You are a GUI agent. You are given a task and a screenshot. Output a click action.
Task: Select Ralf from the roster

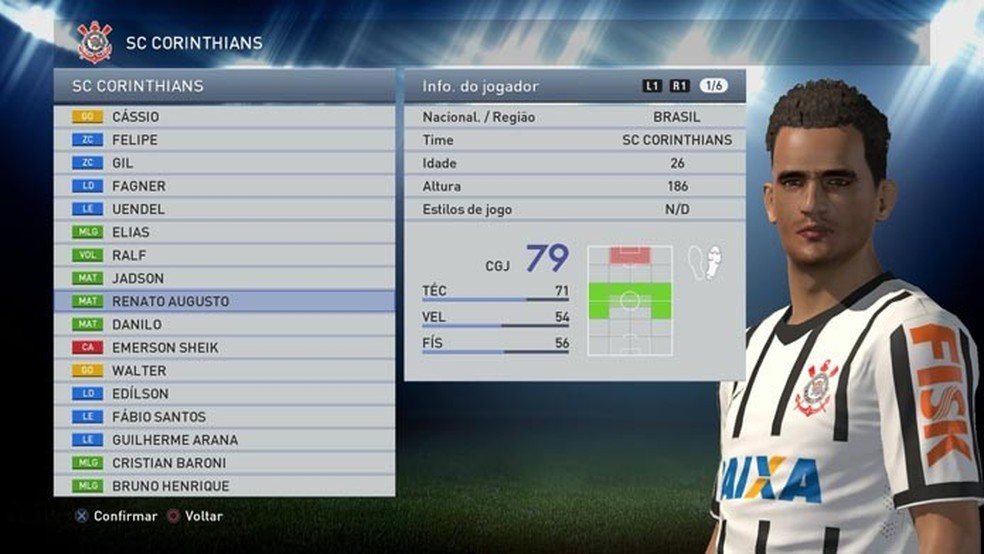tap(224, 255)
